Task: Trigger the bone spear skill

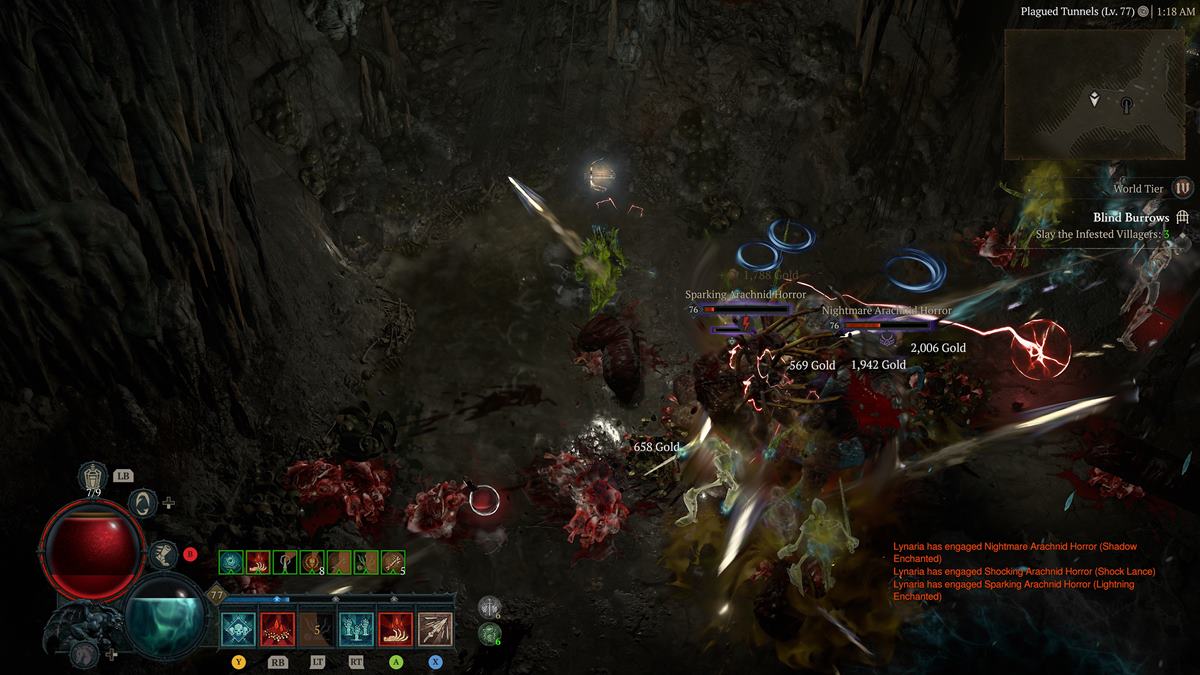Action: click(435, 629)
